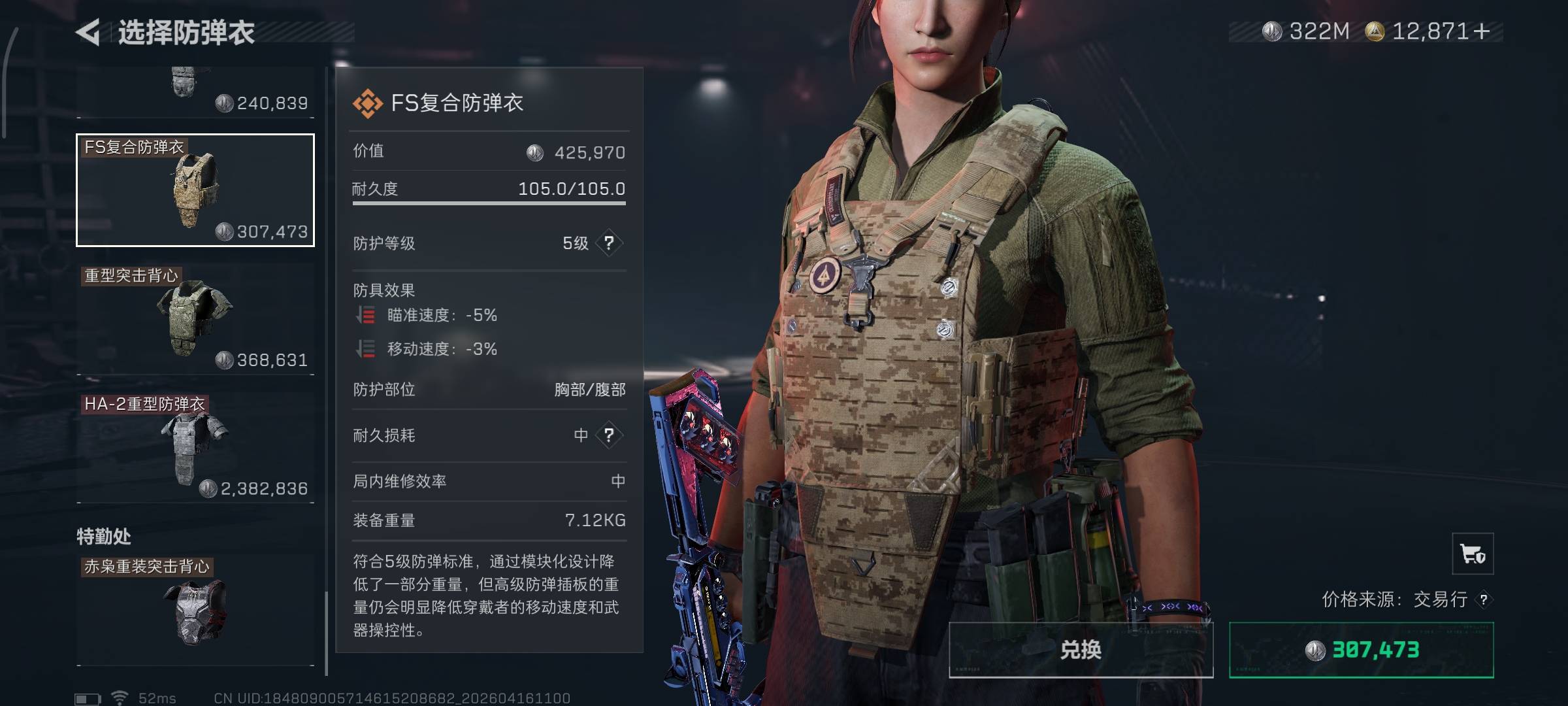Click the orange FS复合防弹衣 item emblem icon
This screenshot has height=706, width=1568.
pyautogui.click(x=367, y=101)
